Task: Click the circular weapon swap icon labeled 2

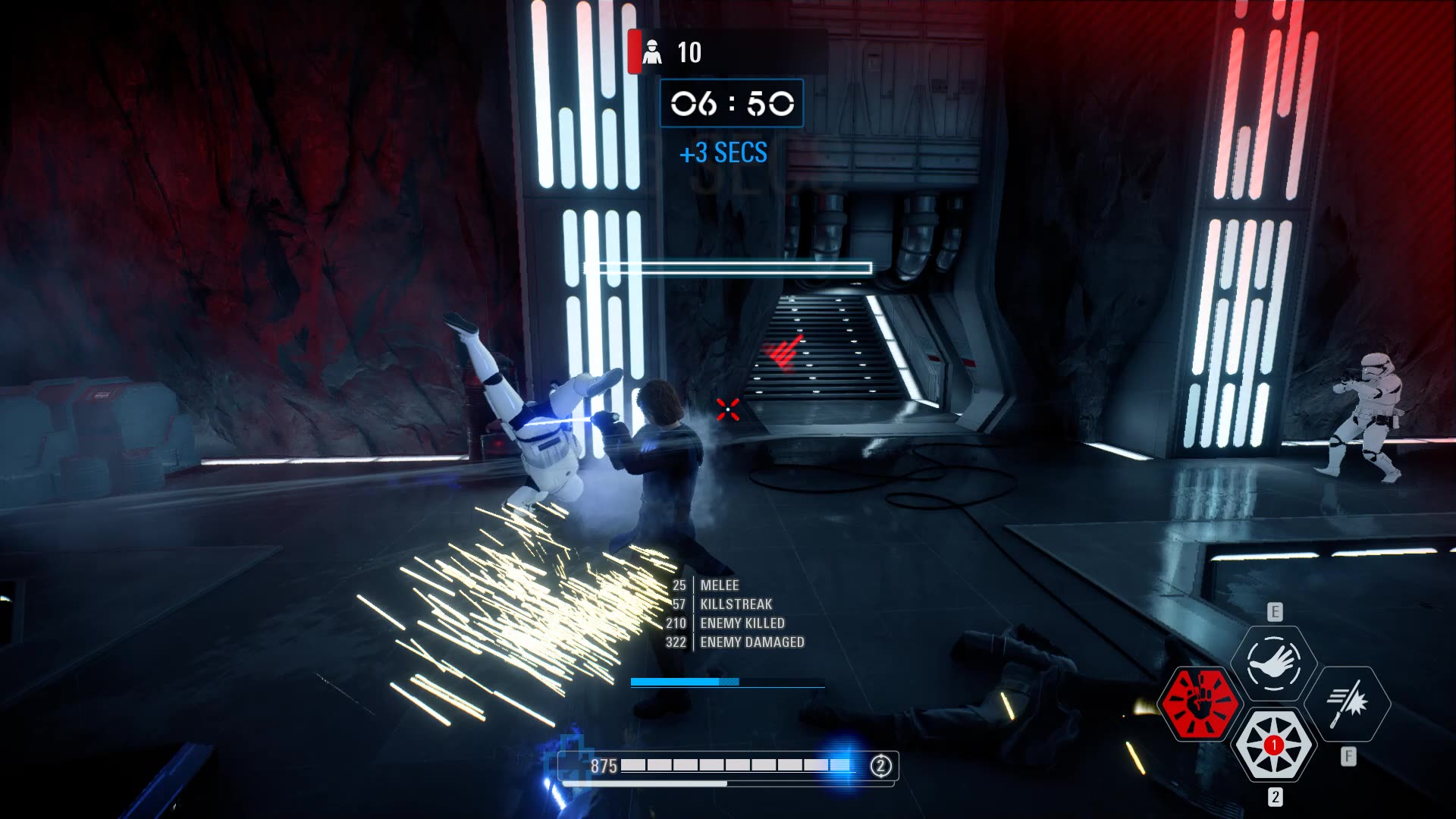Action: (x=880, y=767)
